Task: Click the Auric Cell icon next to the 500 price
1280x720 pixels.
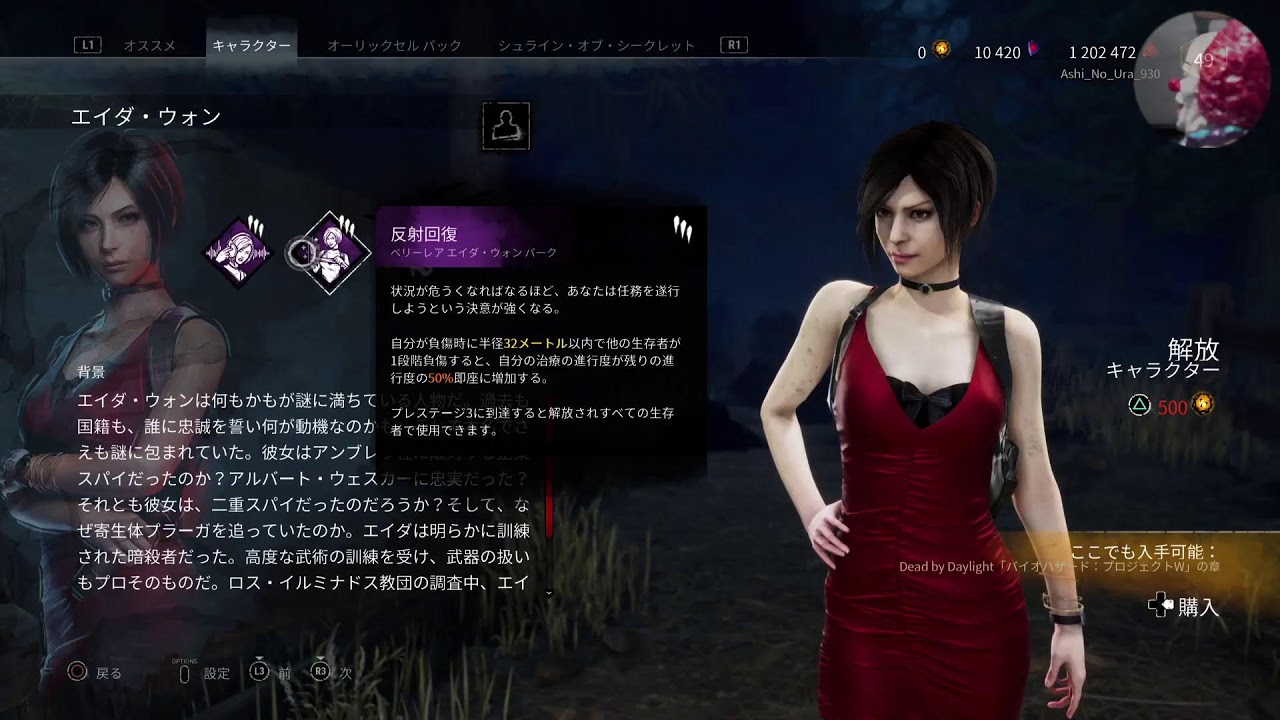Action: tap(1203, 404)
